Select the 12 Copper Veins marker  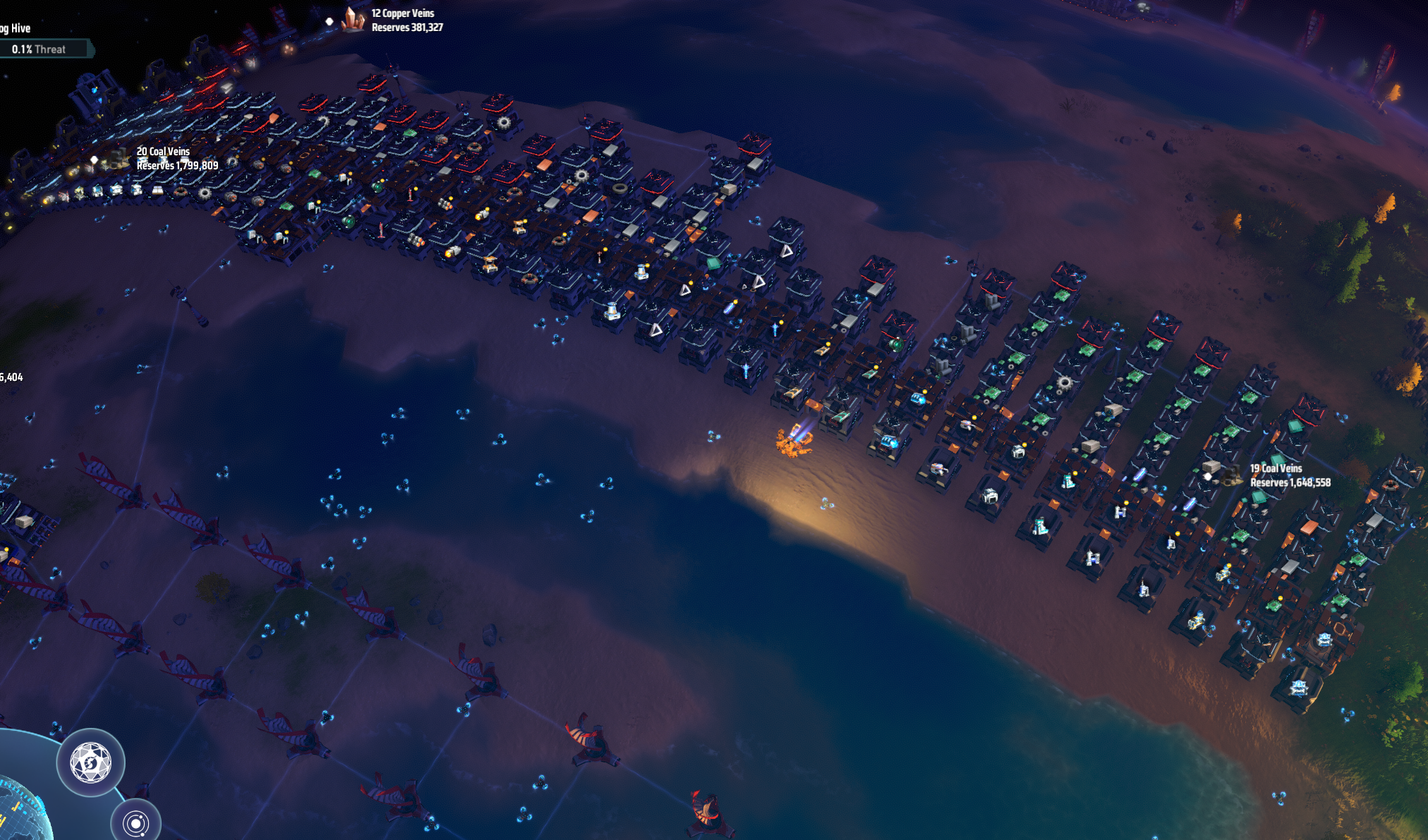[353, 20]
